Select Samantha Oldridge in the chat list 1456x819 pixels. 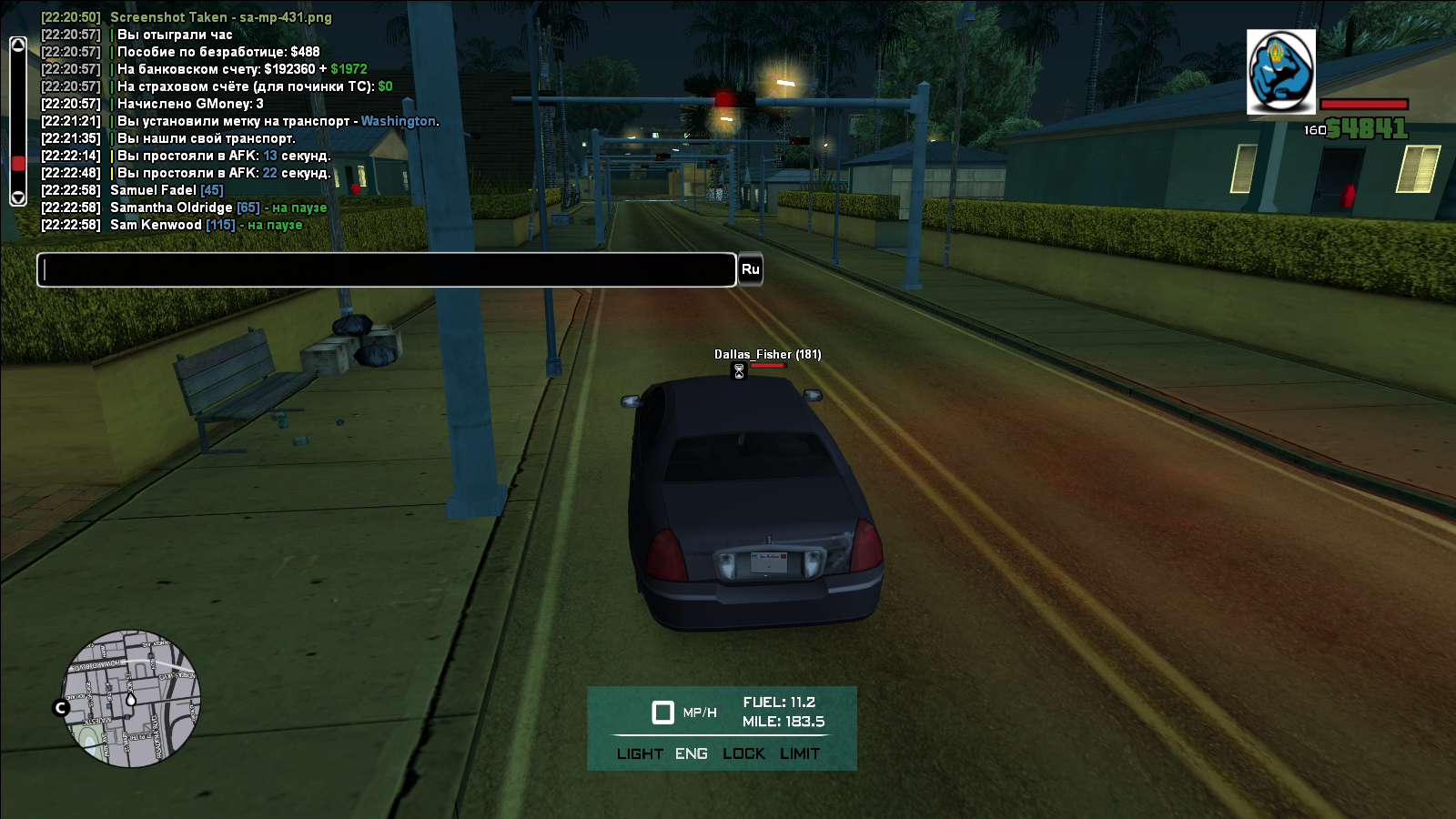pos(171,207)
